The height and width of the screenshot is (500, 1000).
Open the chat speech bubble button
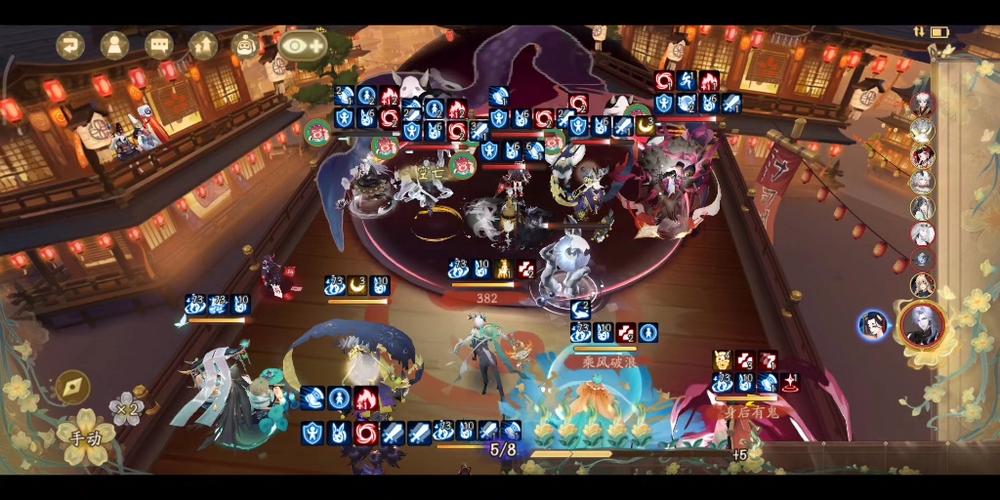[x=159, y=45]
